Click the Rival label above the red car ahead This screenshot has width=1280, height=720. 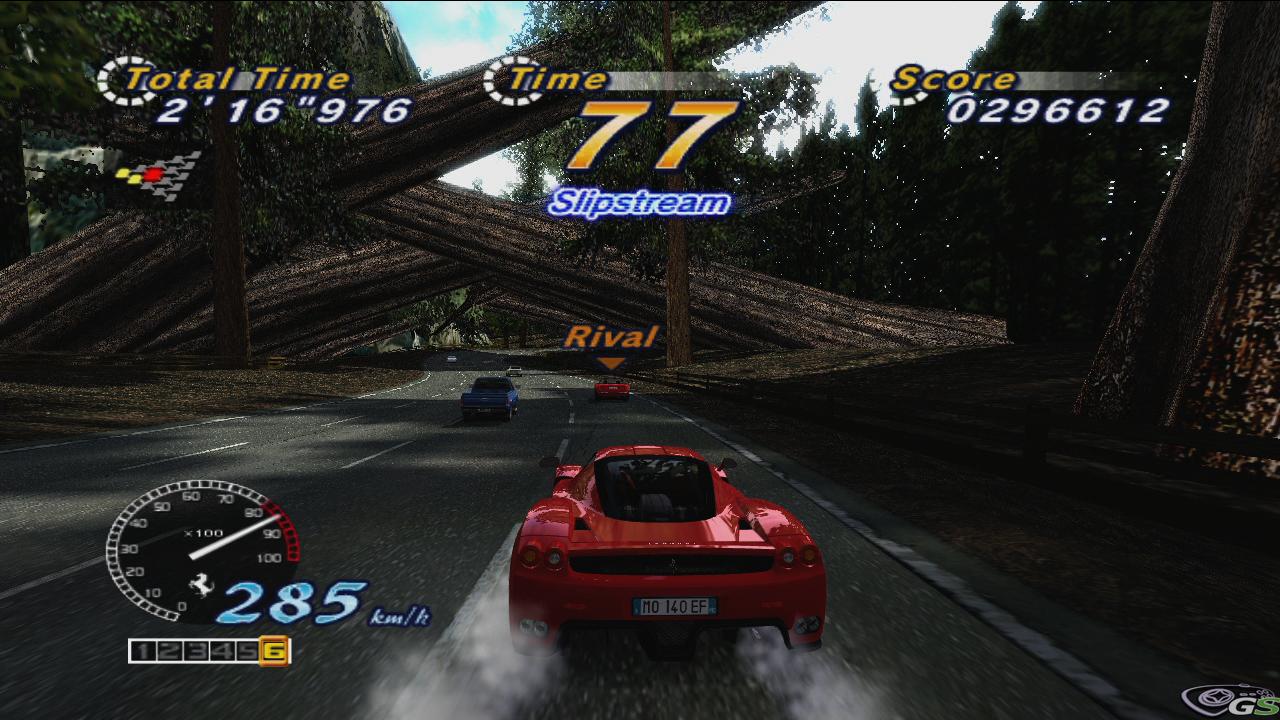(613, 336)
